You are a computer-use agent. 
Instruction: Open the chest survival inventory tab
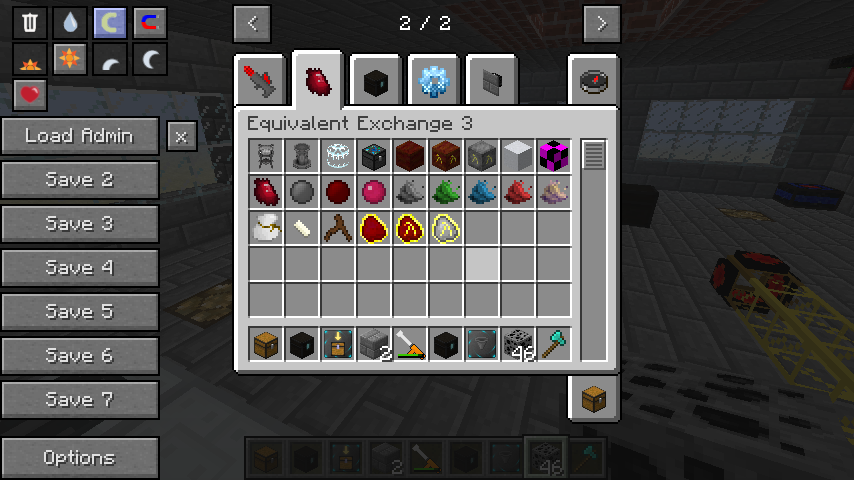pos(594,398)
